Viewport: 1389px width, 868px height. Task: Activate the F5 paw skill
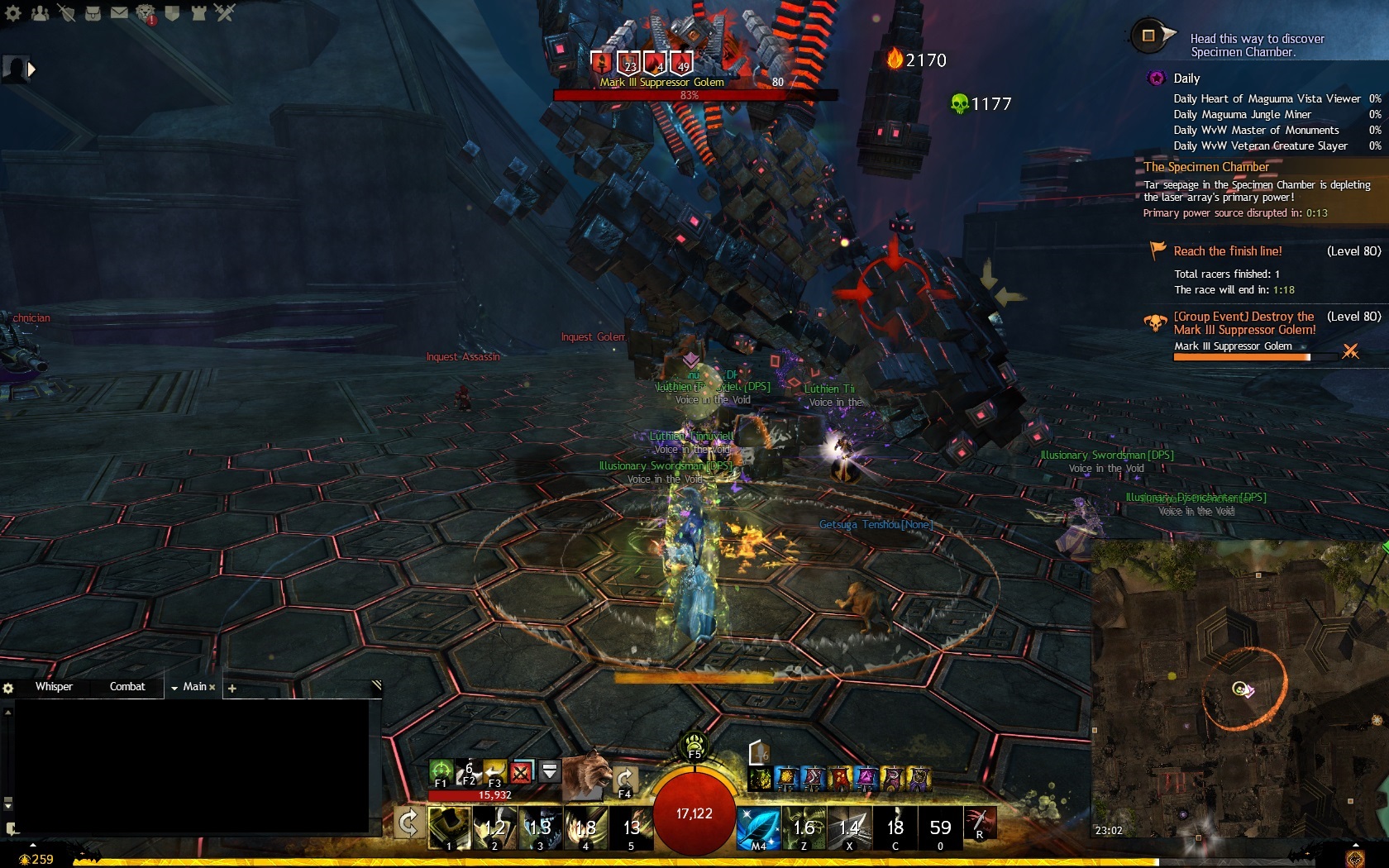(694, 742)
